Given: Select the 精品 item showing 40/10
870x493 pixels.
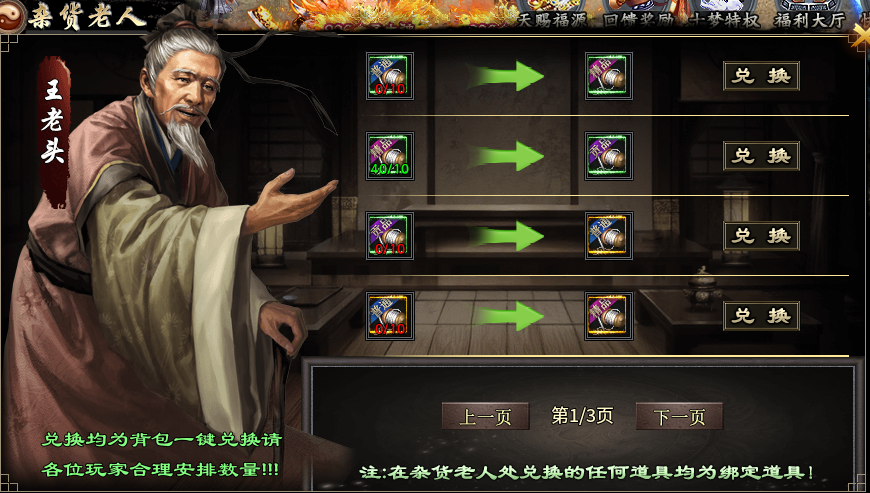Looking at the screenshot, I should pyautogui.click(x=390, y=156).
